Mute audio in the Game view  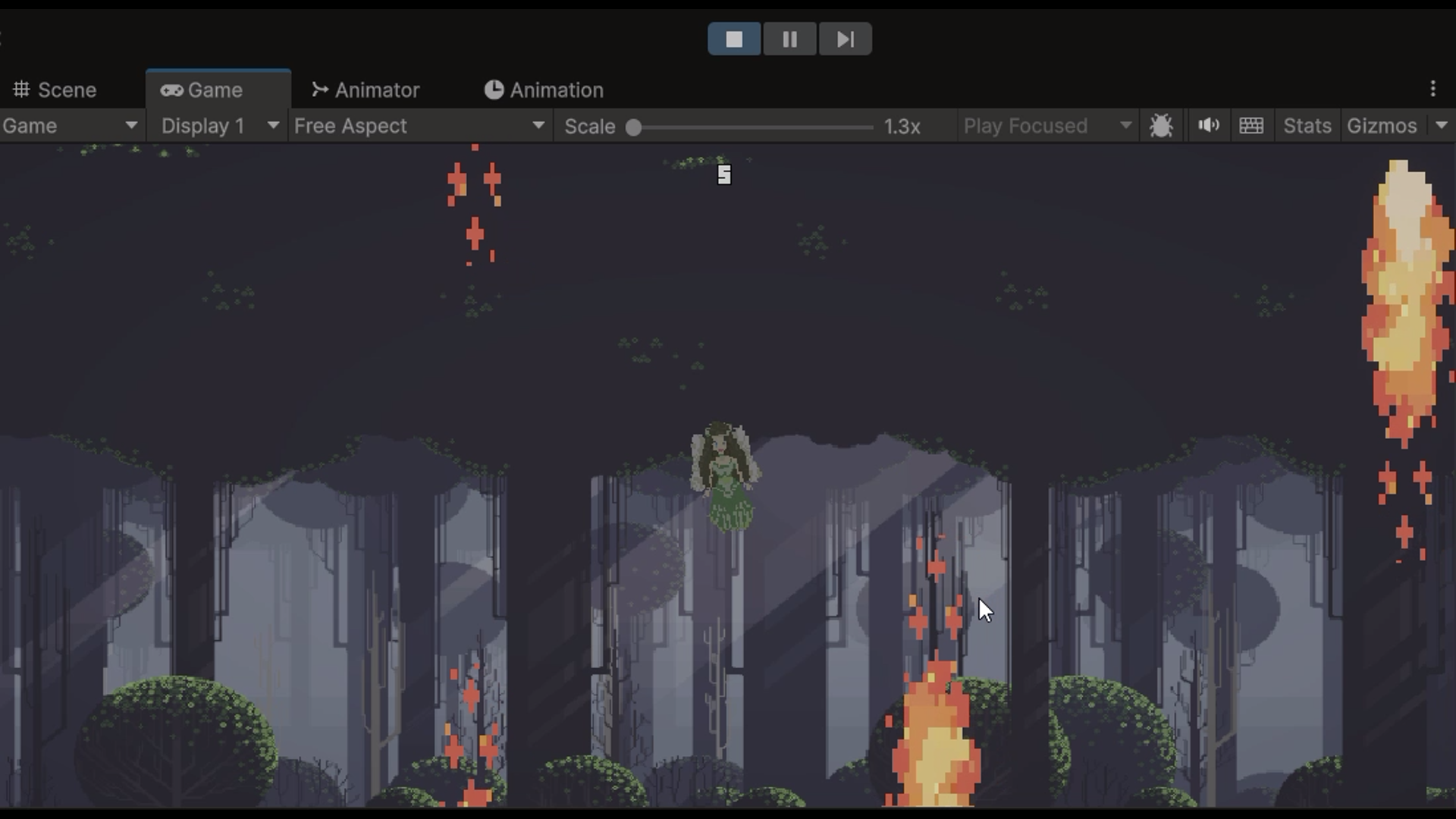(x=1208, y=125)
